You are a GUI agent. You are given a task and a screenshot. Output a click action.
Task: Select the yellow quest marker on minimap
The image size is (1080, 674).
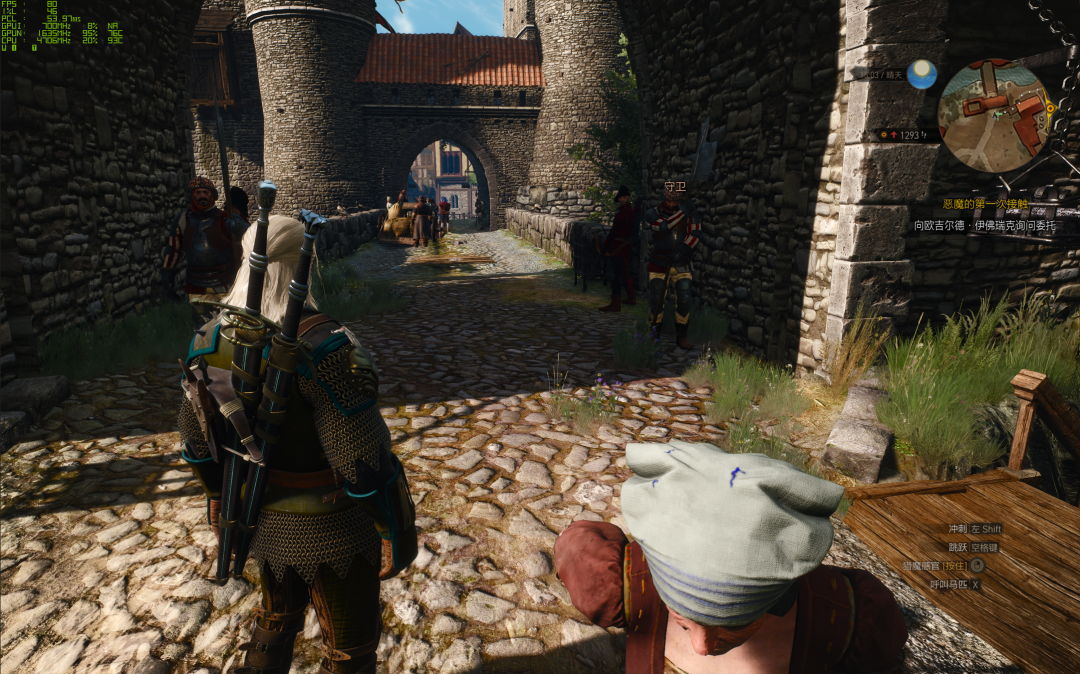coord(1049,107)
